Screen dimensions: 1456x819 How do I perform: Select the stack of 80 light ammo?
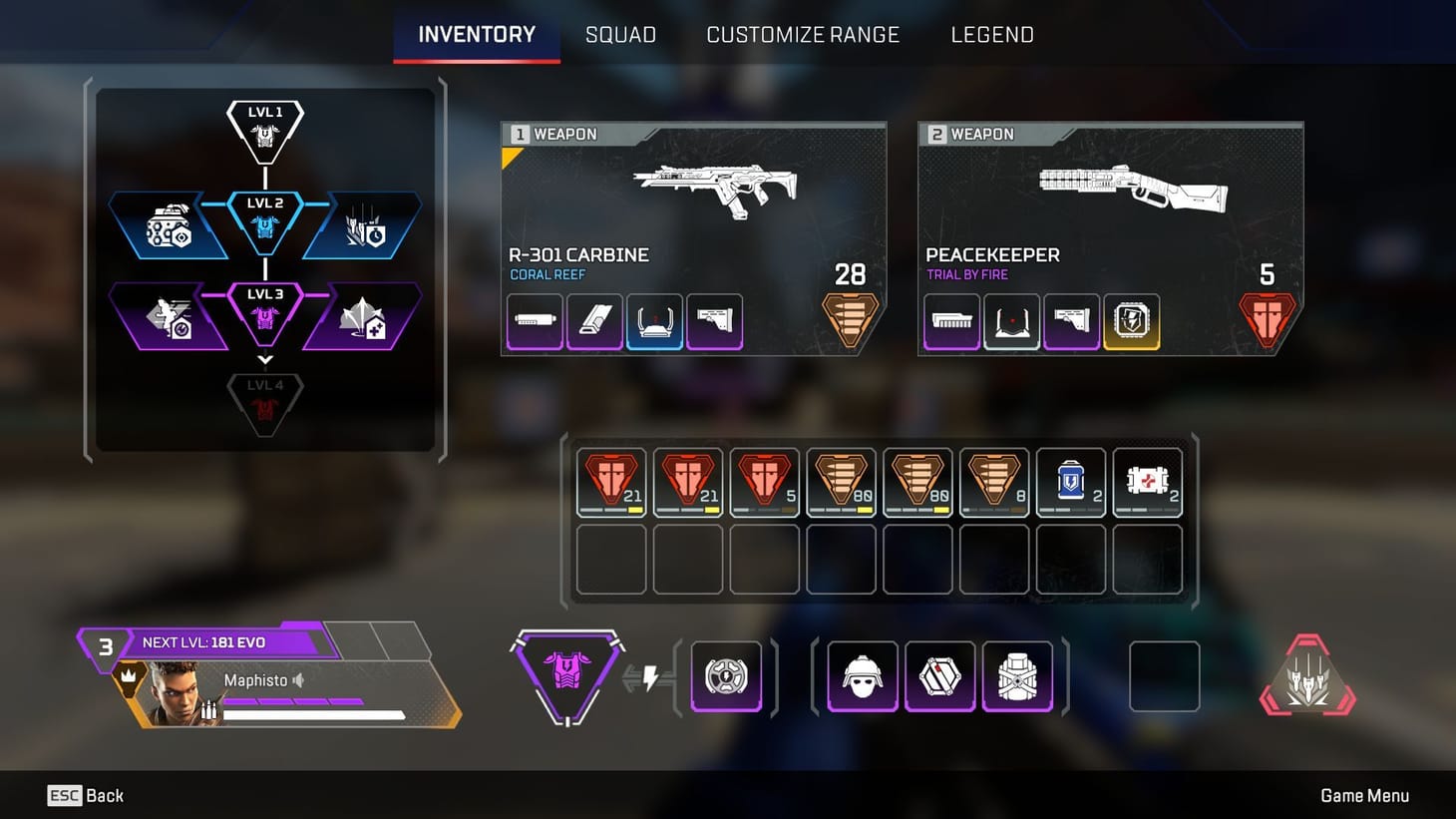[841, 482]
